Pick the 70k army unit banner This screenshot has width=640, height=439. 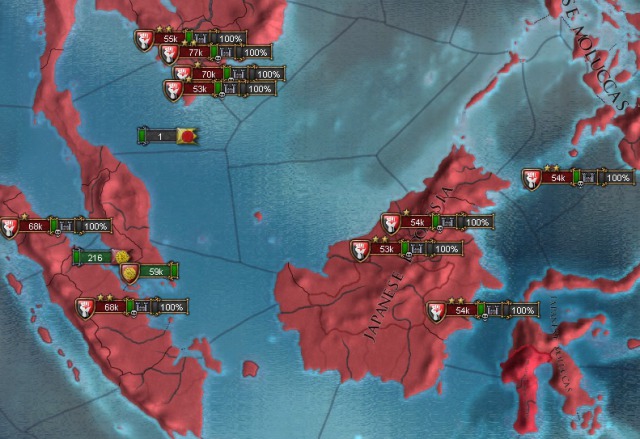click(209, 74)
